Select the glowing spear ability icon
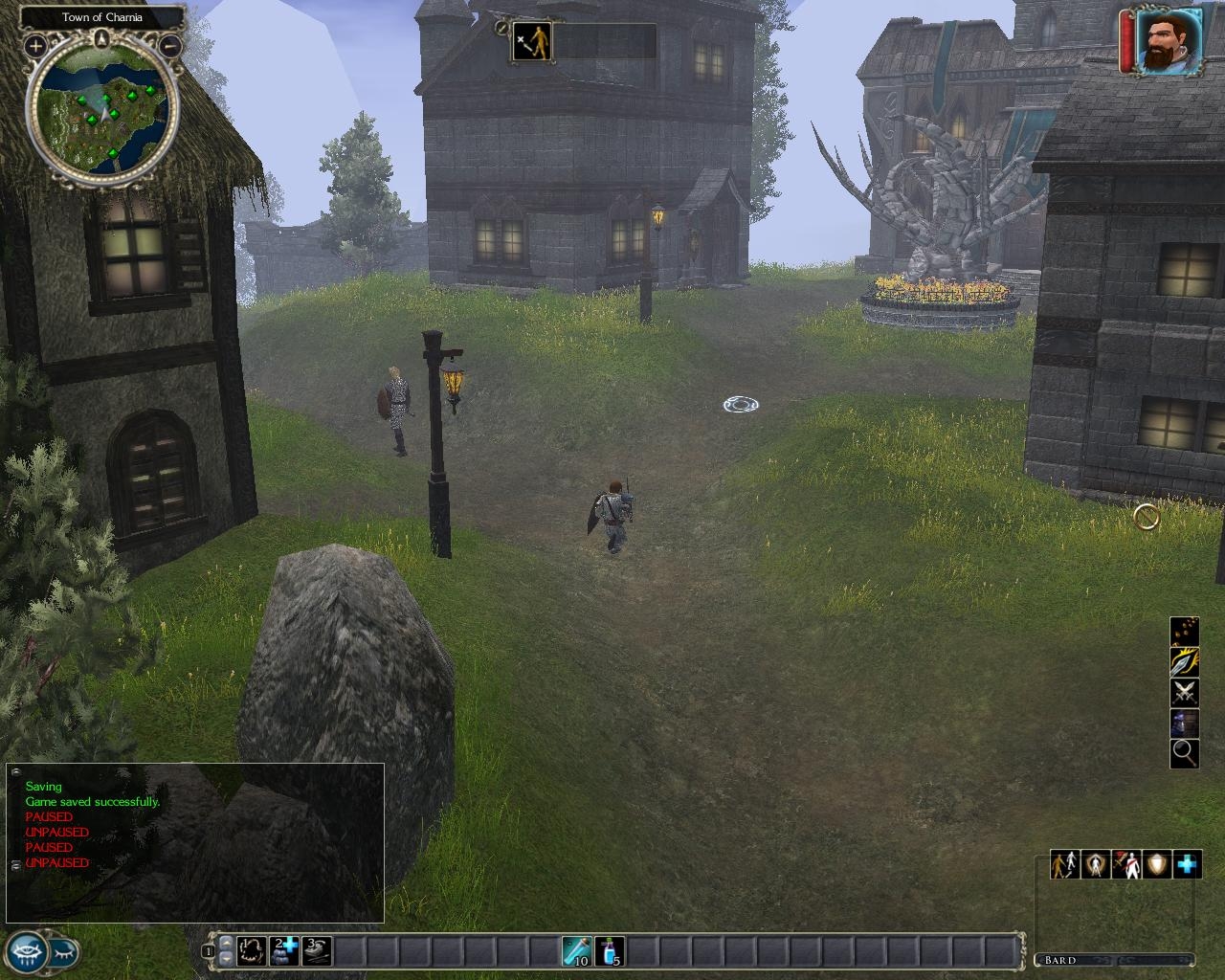Viewport: 1225px width, 980px height. pyautogui.click(x=1185, y=661)
